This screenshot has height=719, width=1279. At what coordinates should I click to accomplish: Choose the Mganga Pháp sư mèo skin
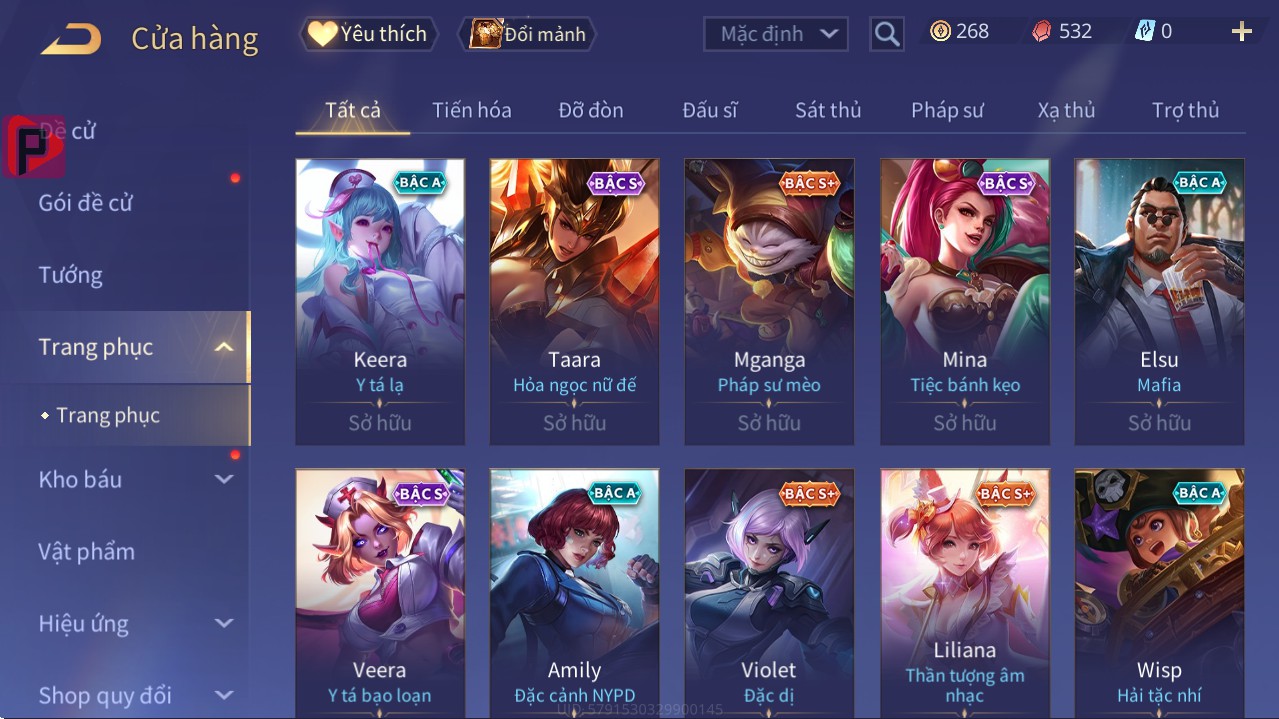pyautogui.click(x=769, y=301)
